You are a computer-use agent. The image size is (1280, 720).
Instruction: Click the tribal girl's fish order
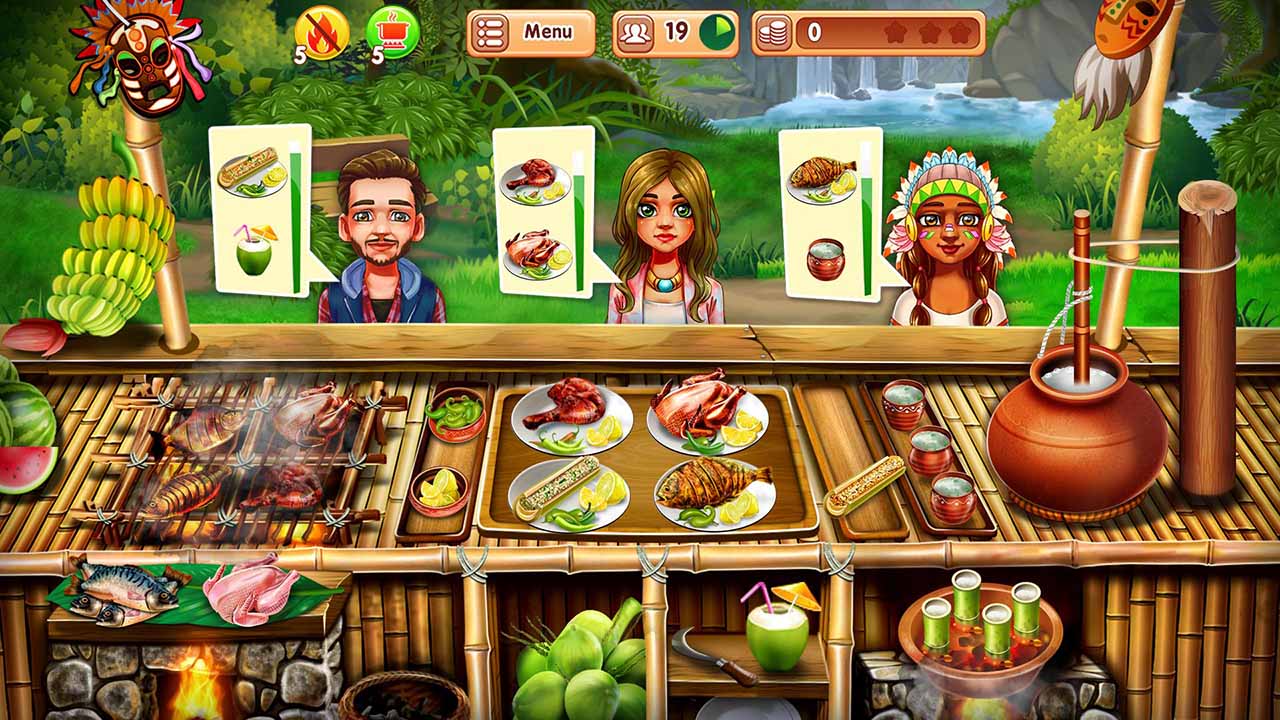(x=820, y=175)
